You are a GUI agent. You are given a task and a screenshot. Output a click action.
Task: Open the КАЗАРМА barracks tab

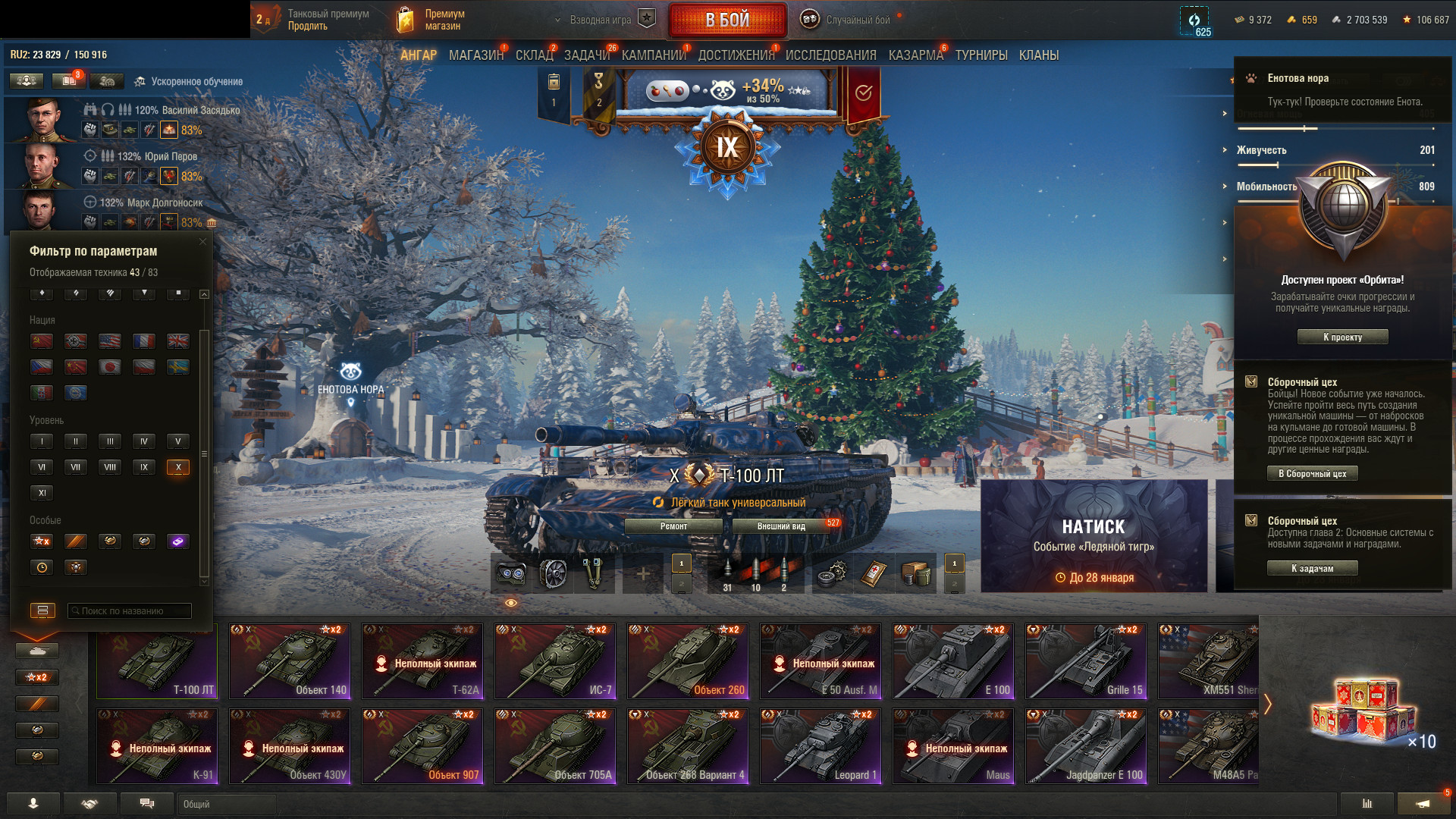point(915,55)
